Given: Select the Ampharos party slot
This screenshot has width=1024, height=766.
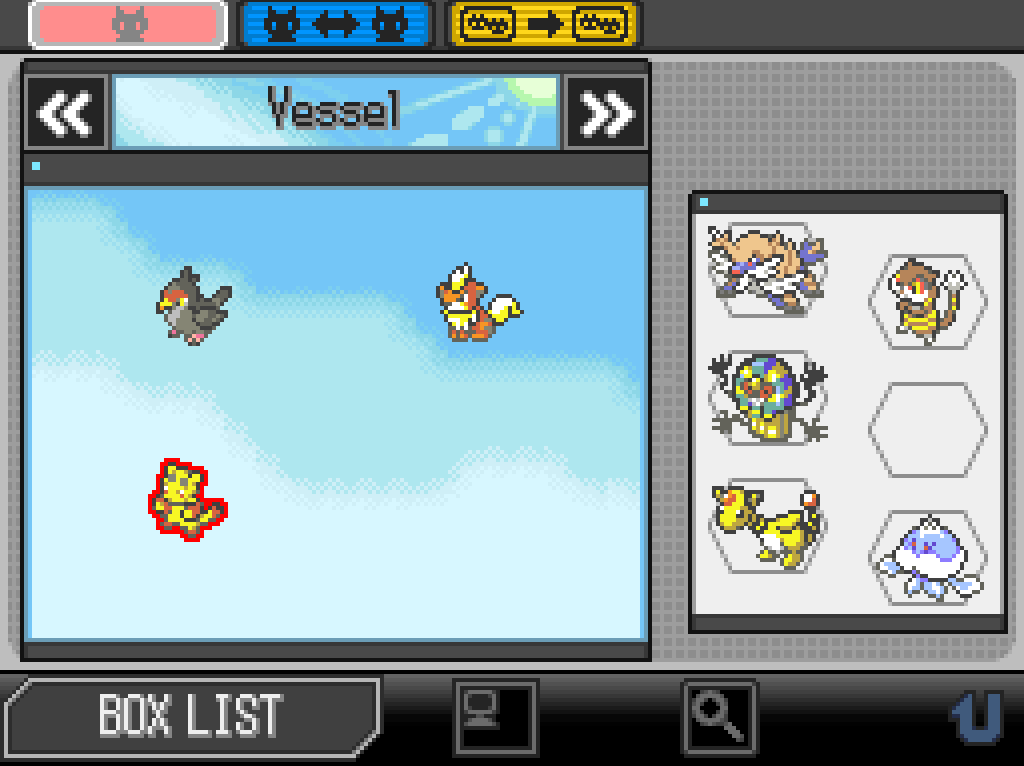Looking at the screenshot, I should click(x=765, y=525).
